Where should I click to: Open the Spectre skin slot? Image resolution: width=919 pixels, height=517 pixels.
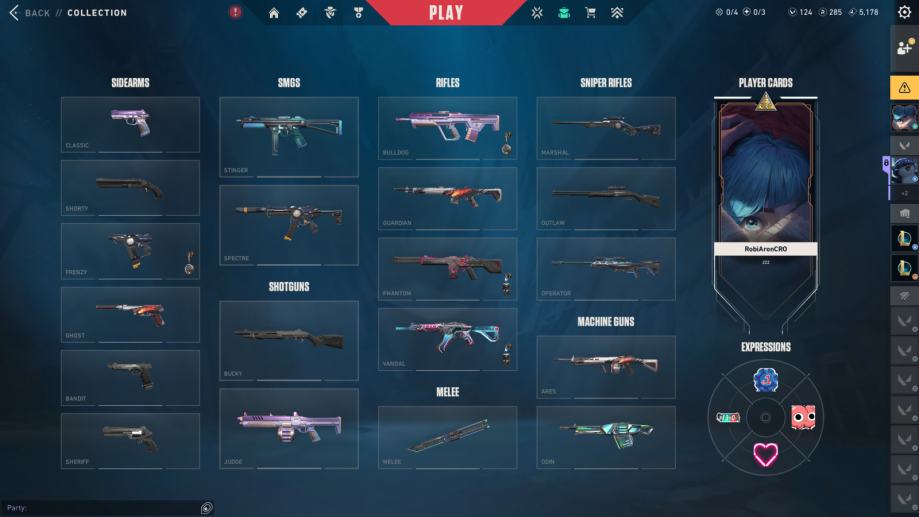point(288,224)
